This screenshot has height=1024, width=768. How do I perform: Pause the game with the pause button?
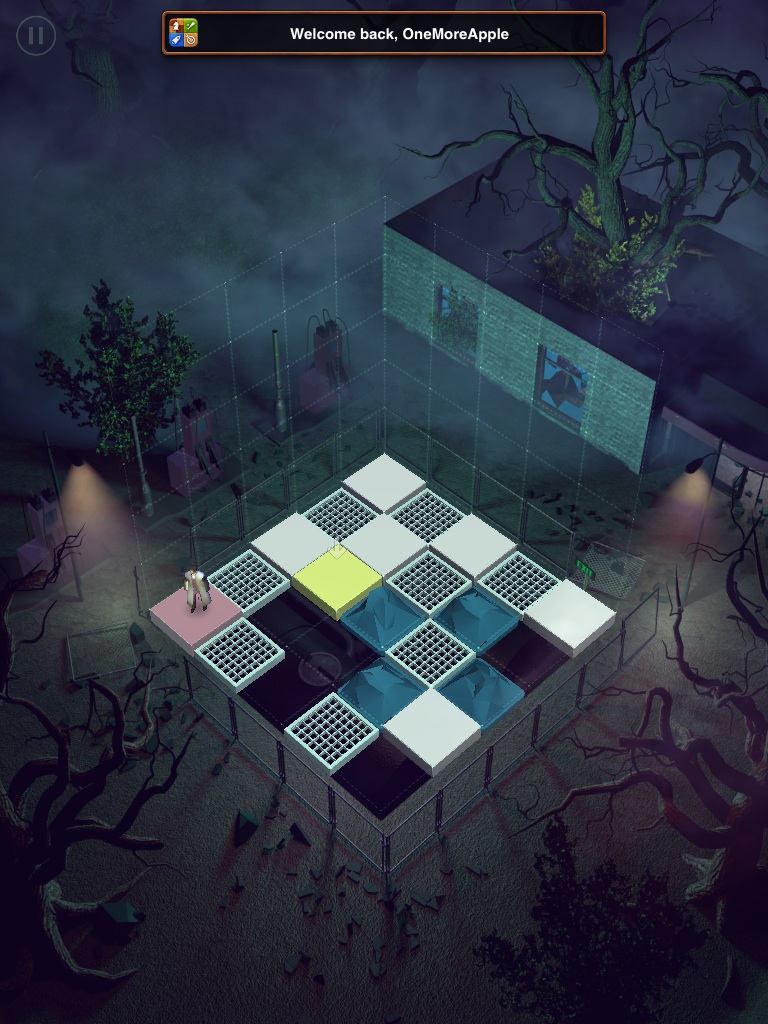pos(36,36)
